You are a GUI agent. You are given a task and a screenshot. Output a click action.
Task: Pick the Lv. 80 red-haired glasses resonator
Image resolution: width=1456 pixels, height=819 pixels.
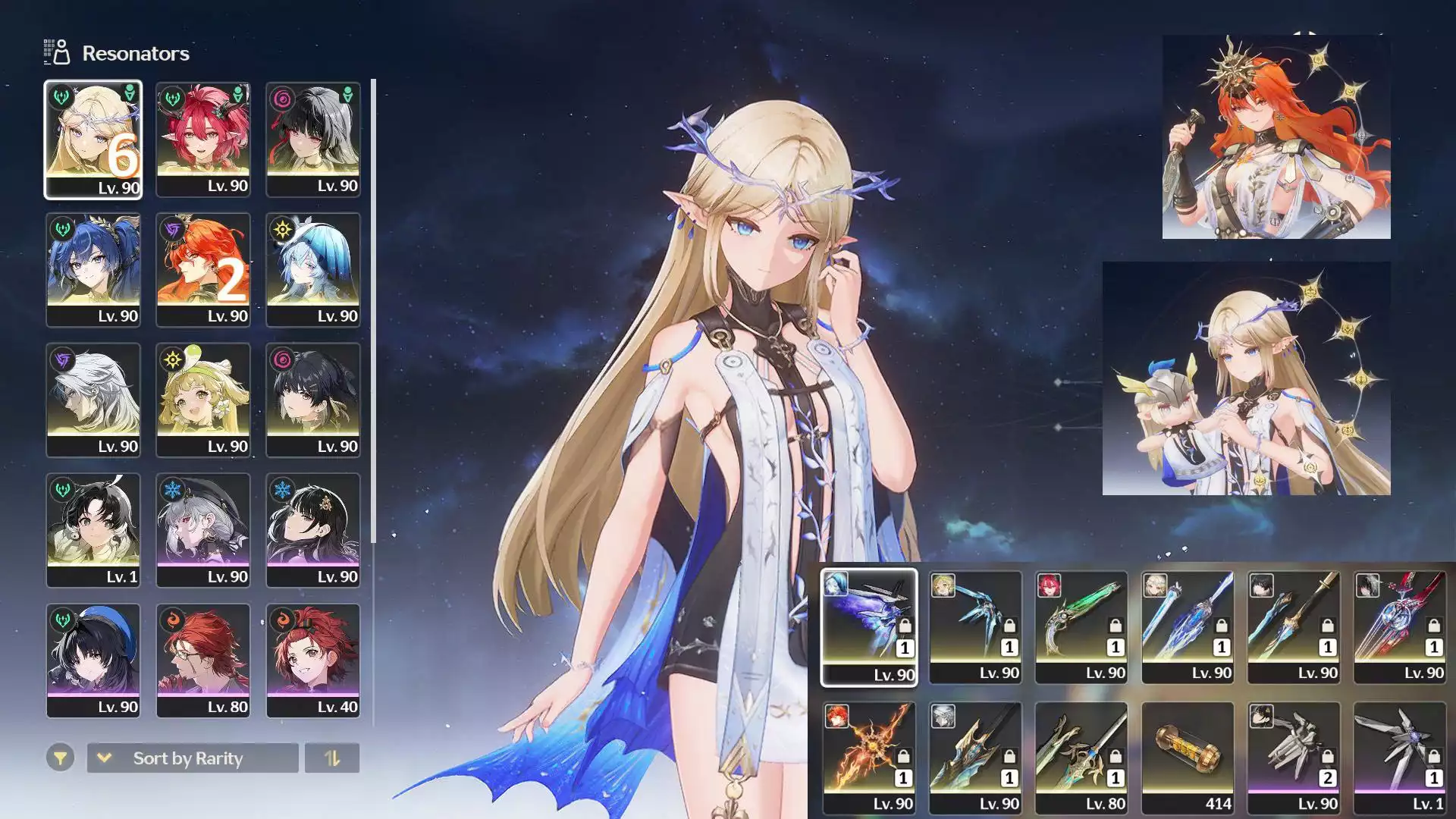click(x=203, y=661)
